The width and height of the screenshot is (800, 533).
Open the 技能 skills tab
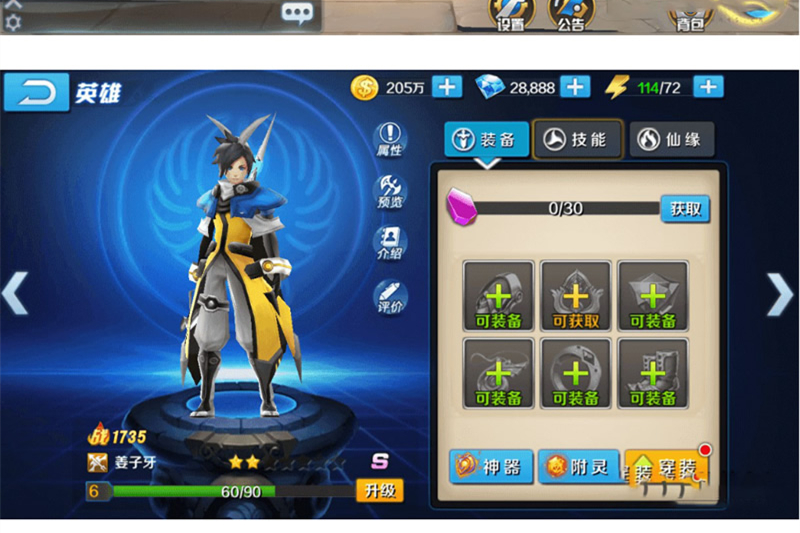tap(577, 140)
